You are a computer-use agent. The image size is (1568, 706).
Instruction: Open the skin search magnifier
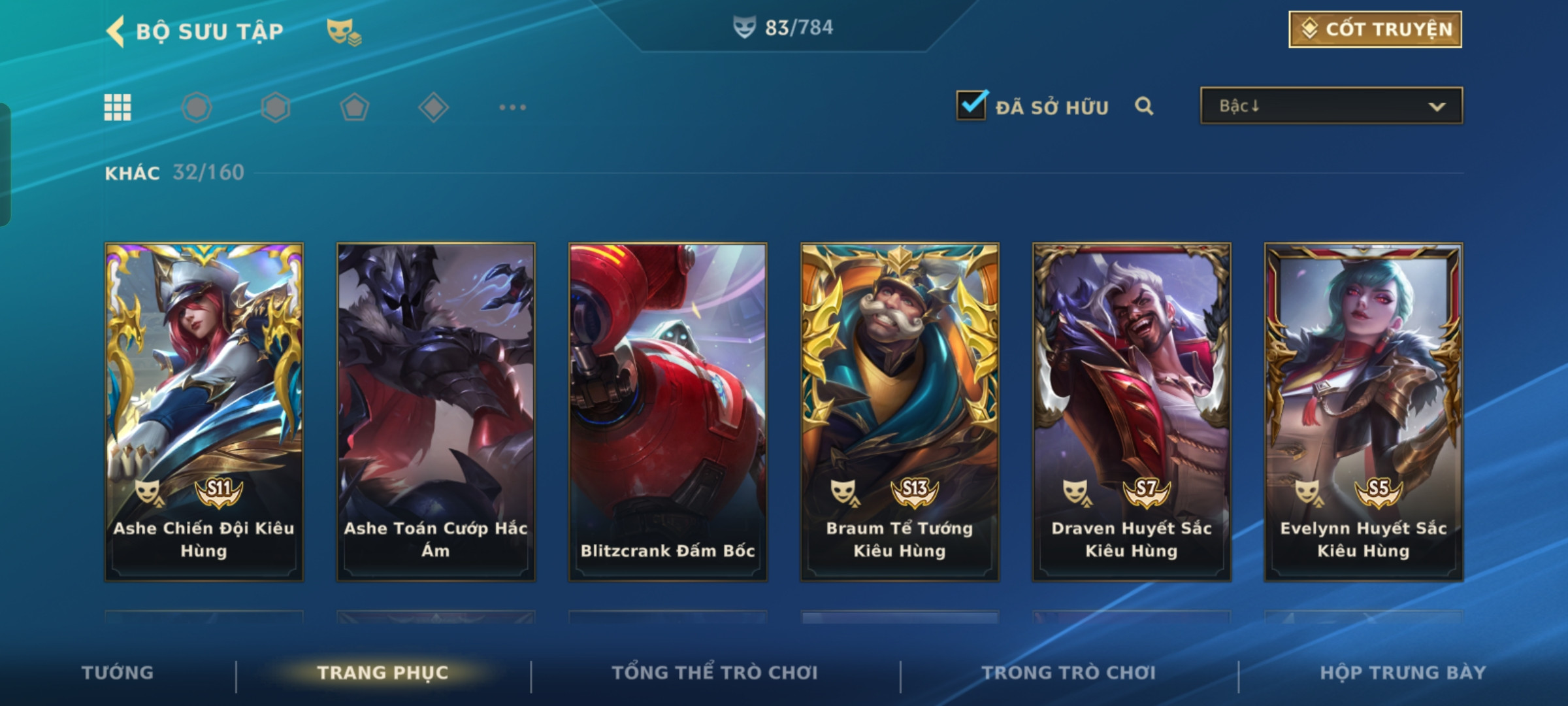point(1143,106)
